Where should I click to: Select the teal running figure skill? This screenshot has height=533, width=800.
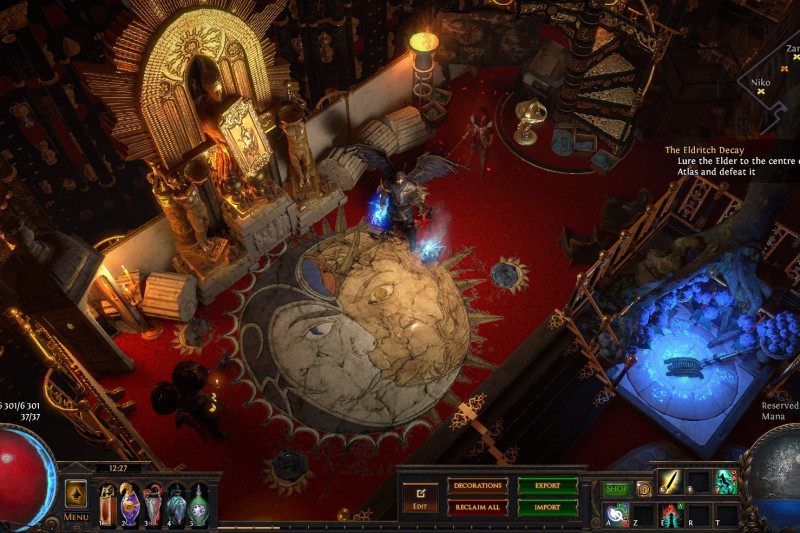coord(725,482)
